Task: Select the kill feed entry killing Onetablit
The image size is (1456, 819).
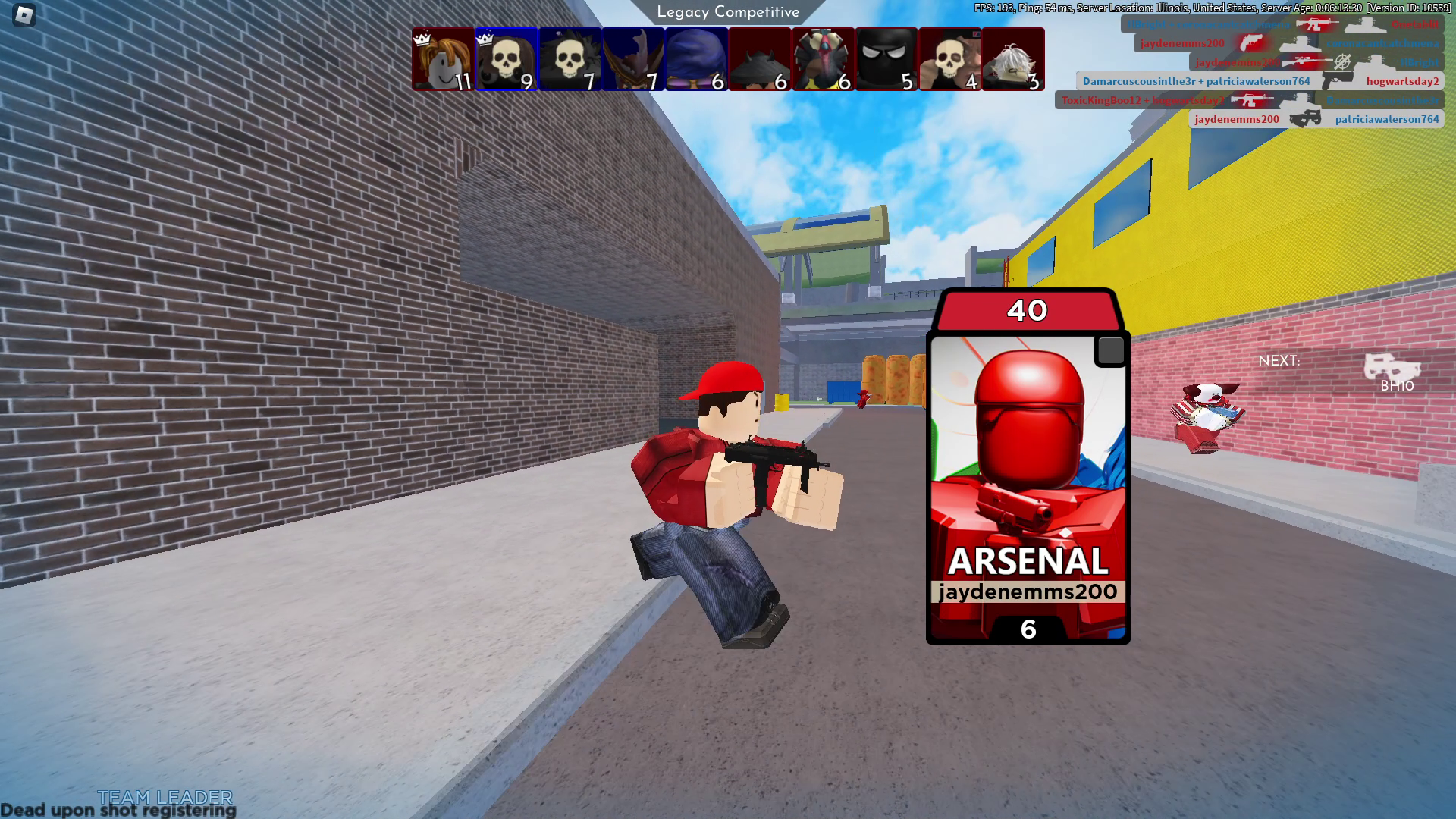Action: (x=1282, y=24)
